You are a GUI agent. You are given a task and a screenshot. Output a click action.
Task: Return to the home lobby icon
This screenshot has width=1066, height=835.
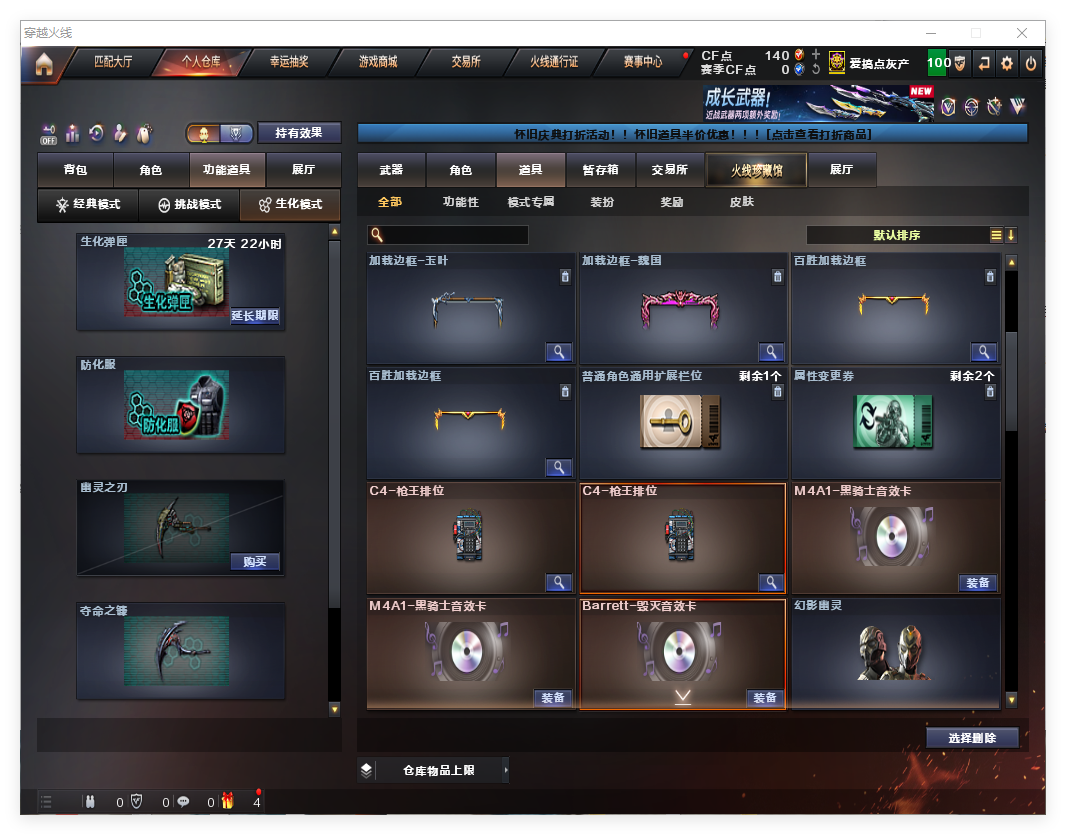coord(43,64)
